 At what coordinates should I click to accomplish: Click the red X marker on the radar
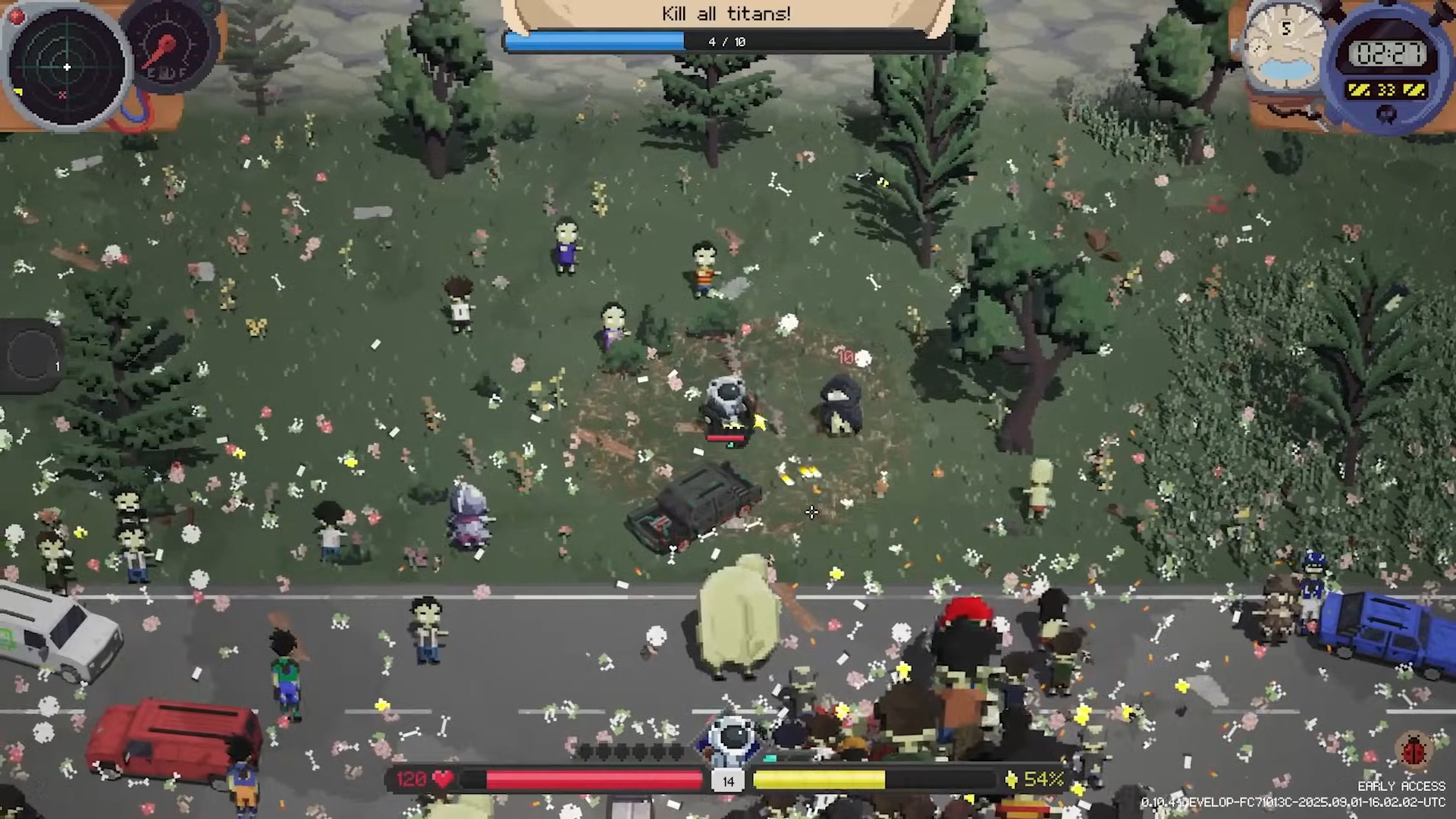click(x=62, y=96)
